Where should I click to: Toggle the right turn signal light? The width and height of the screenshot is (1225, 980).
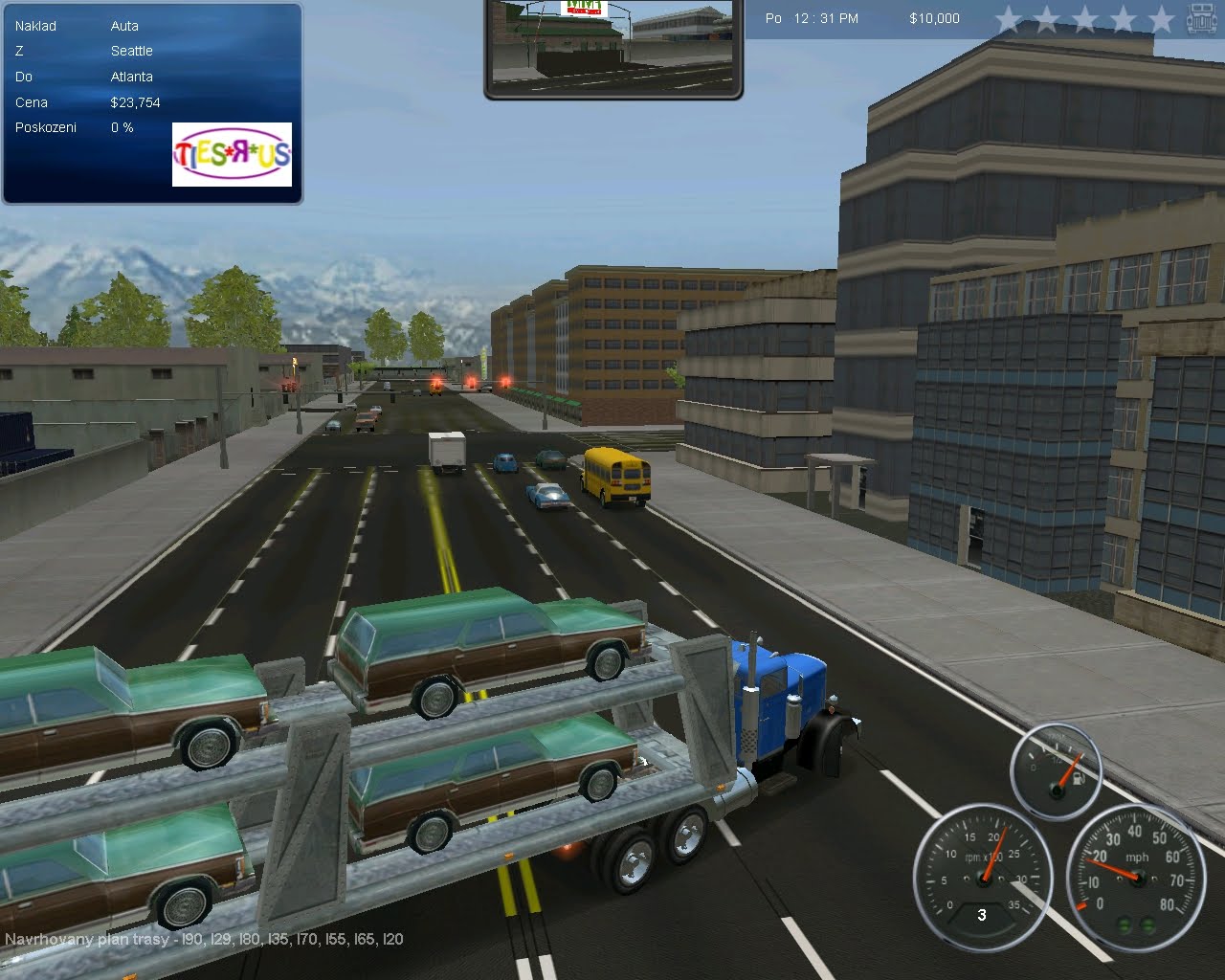(1147, 924)
